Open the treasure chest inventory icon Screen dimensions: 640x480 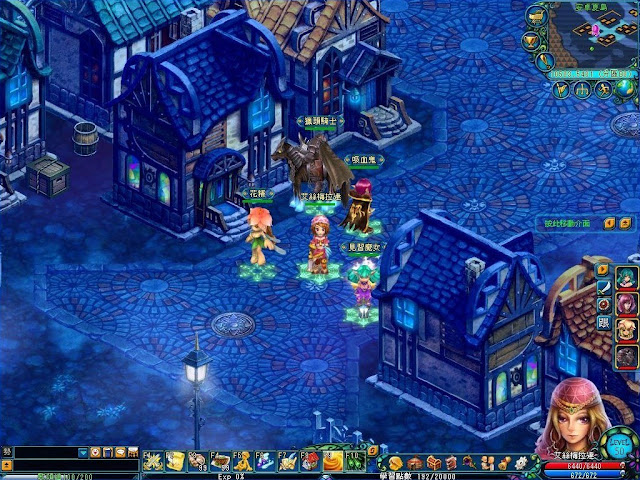[x=432, y=462]
